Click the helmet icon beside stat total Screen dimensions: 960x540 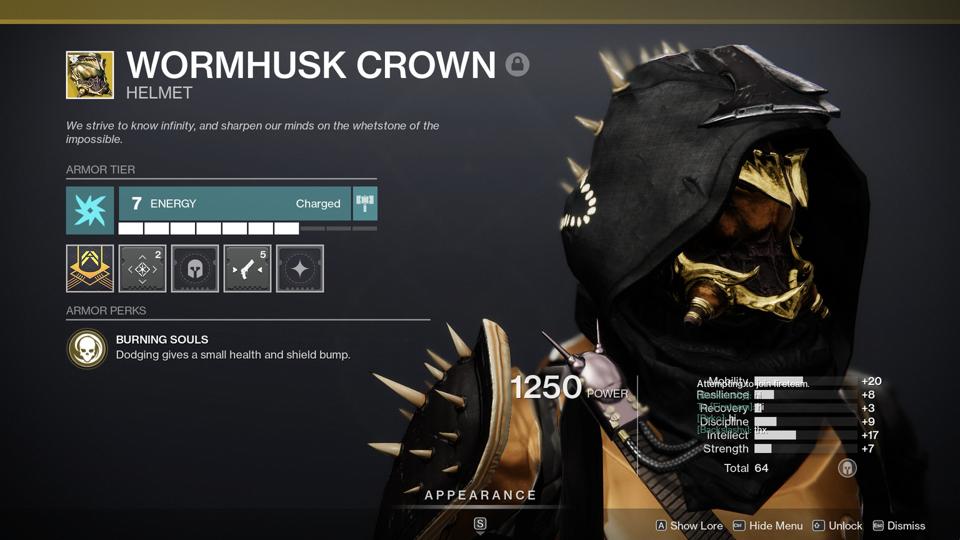(x=847, y=468)
